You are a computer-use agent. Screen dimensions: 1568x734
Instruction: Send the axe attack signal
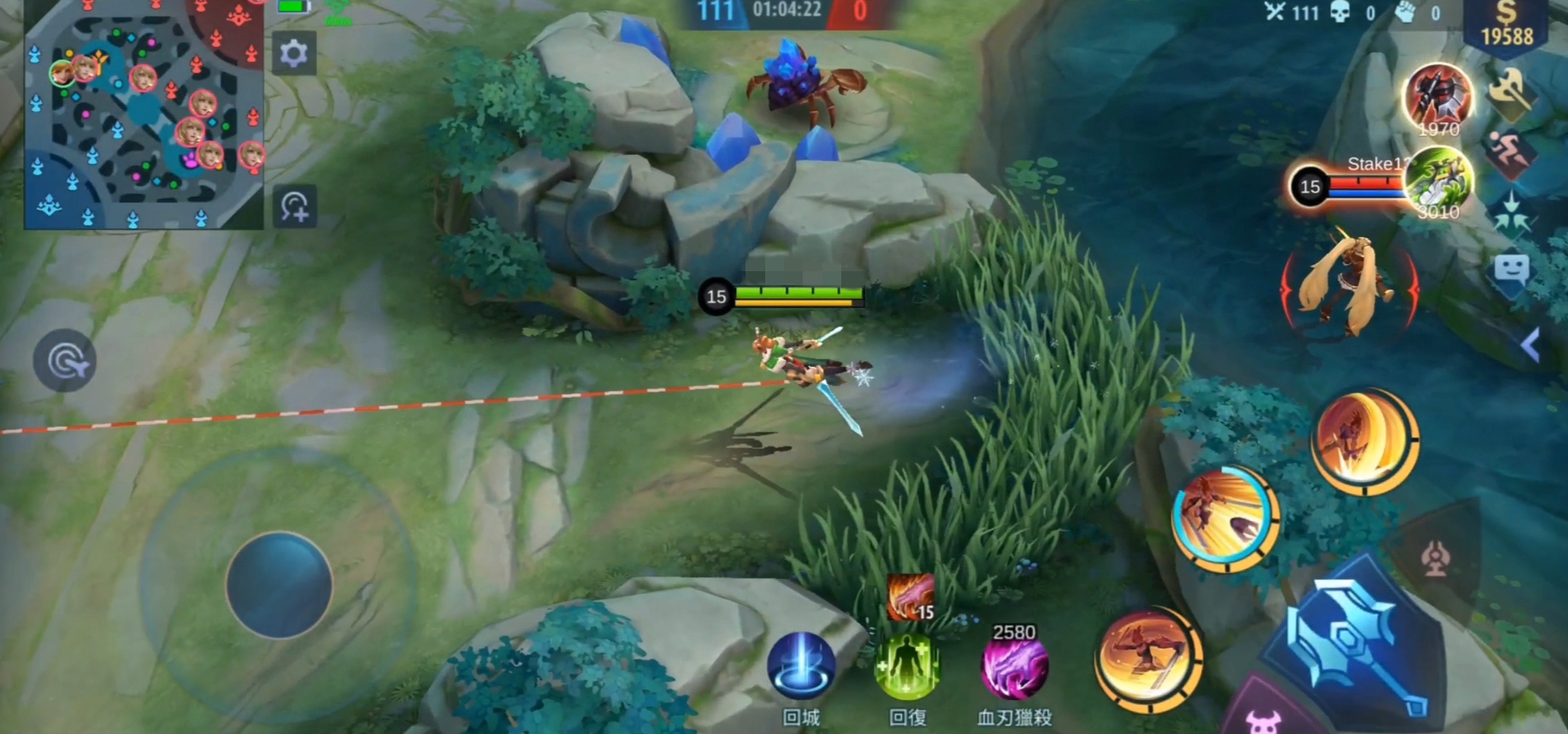point(1509,91)
